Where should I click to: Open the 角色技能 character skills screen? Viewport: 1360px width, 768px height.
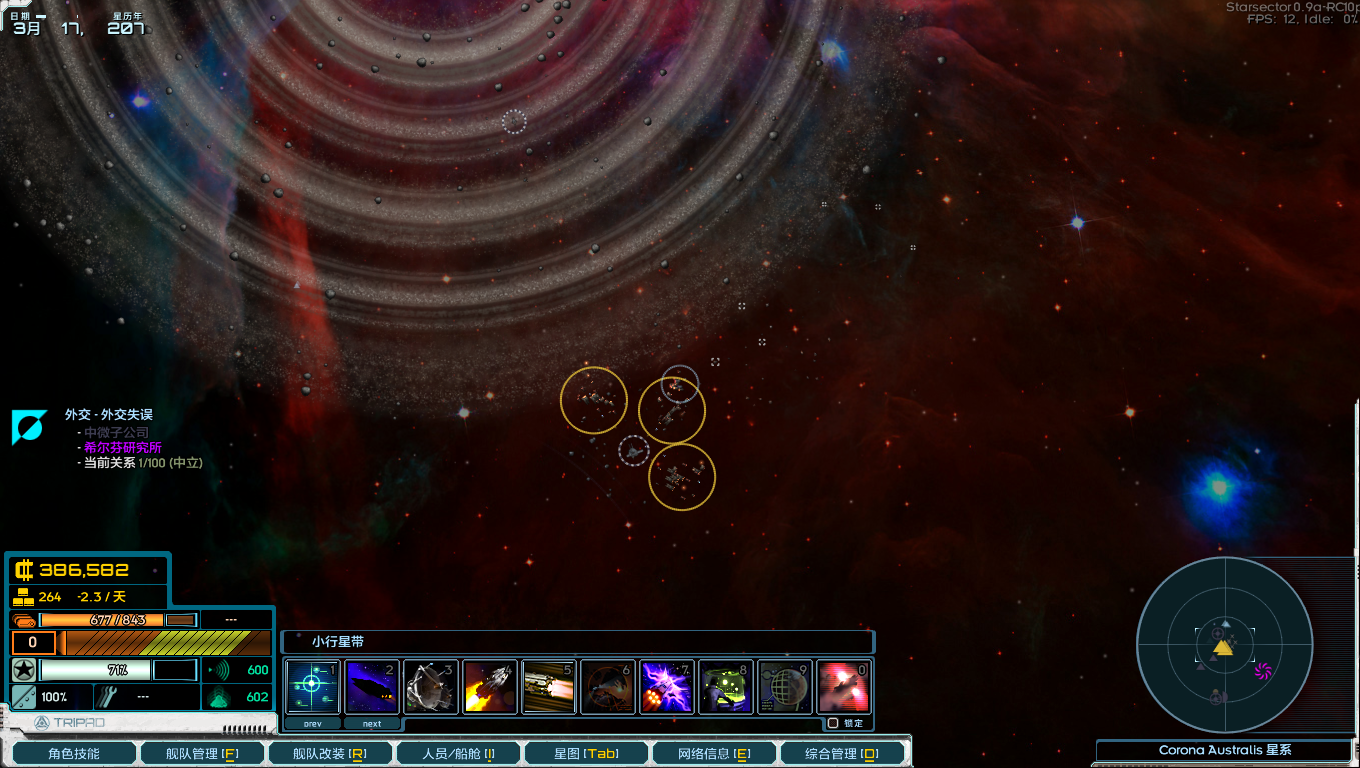coord(72,751)
